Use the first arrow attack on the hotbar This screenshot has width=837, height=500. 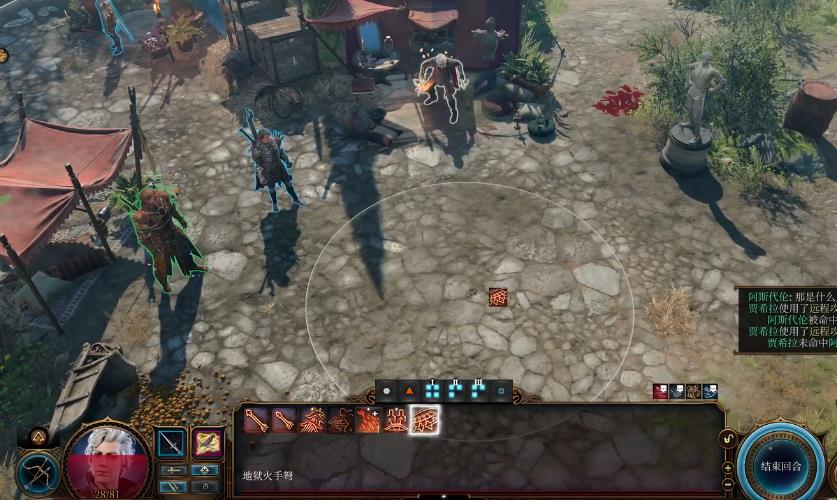256,421
